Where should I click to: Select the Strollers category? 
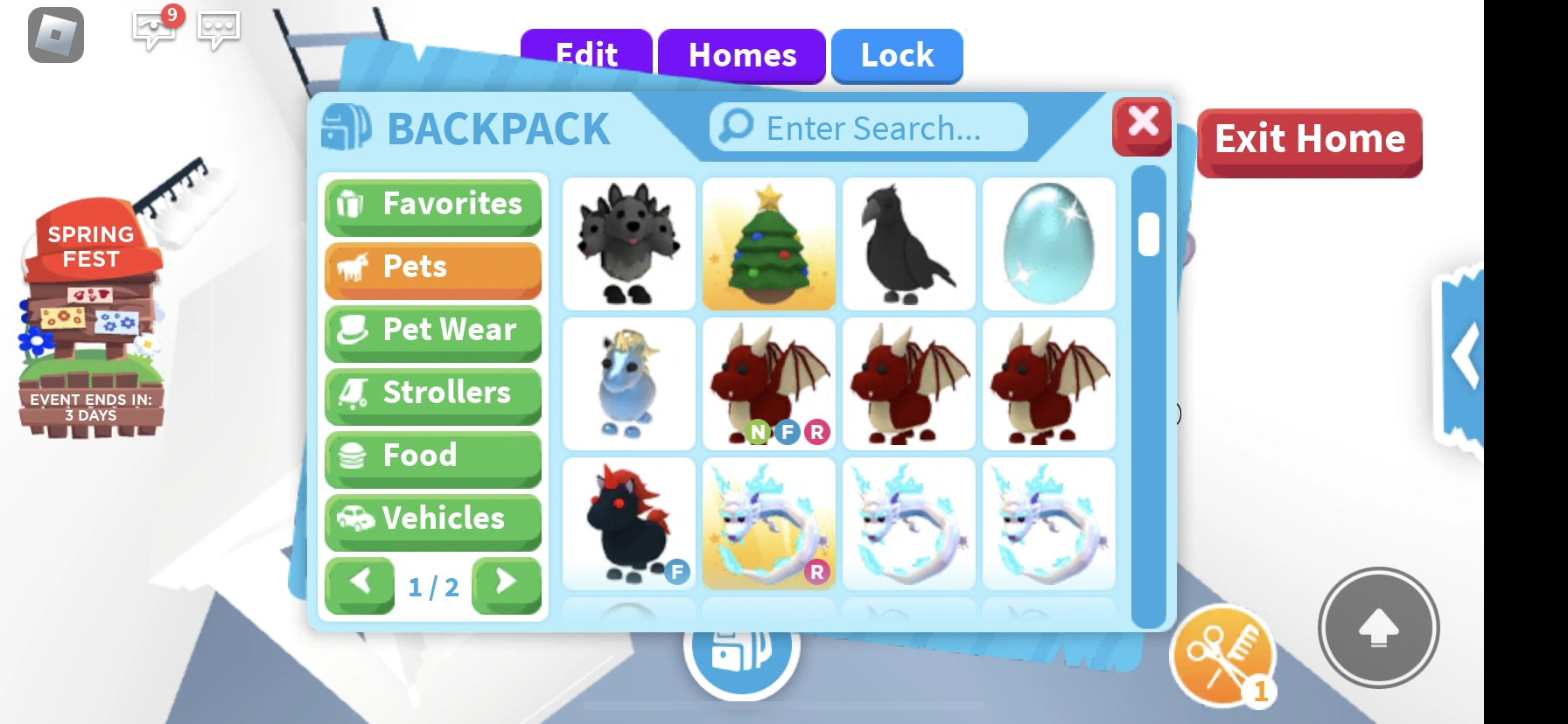click(x=432, y=393)
